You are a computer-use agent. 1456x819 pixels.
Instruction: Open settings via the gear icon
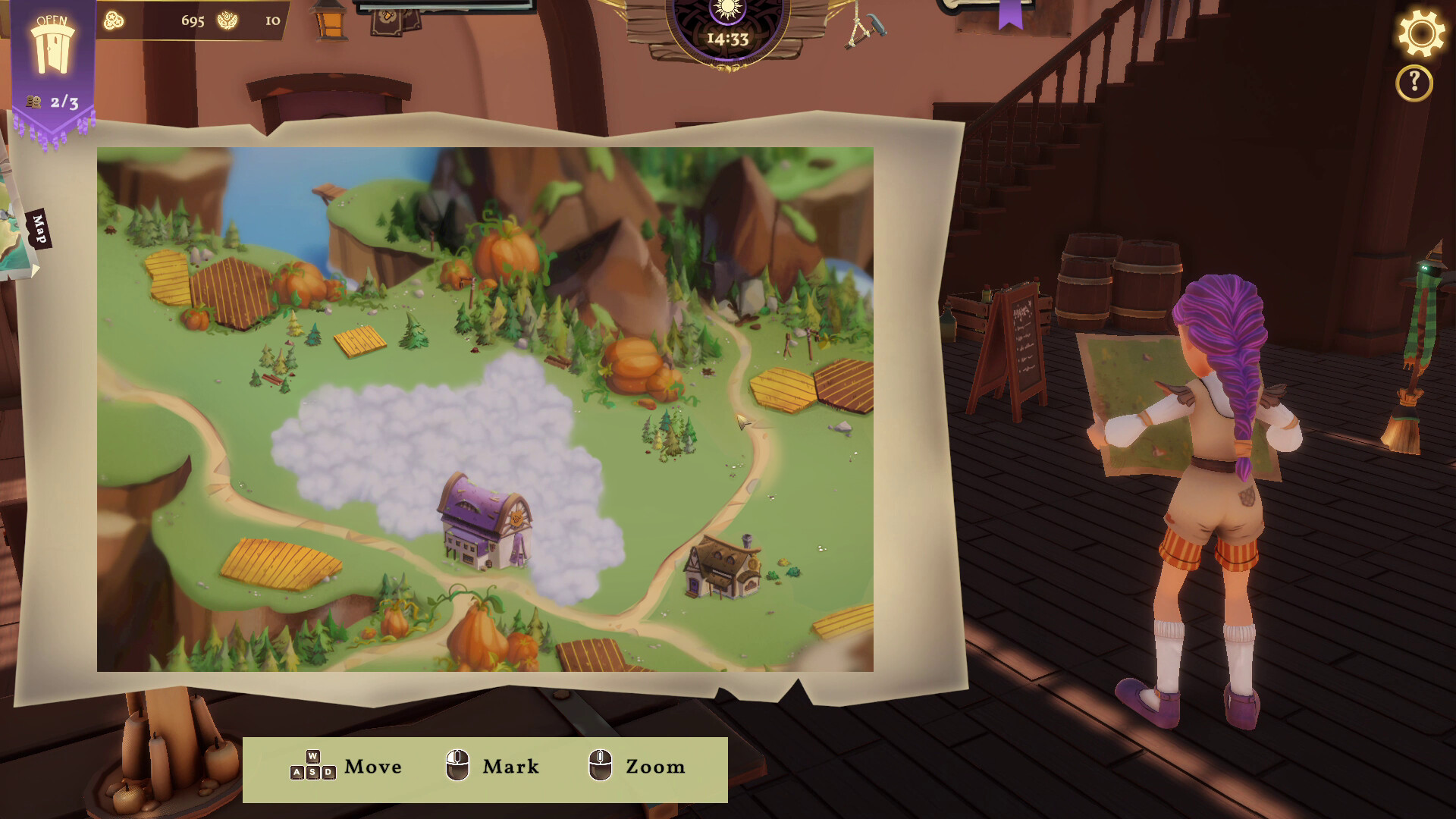(1423, 33)
